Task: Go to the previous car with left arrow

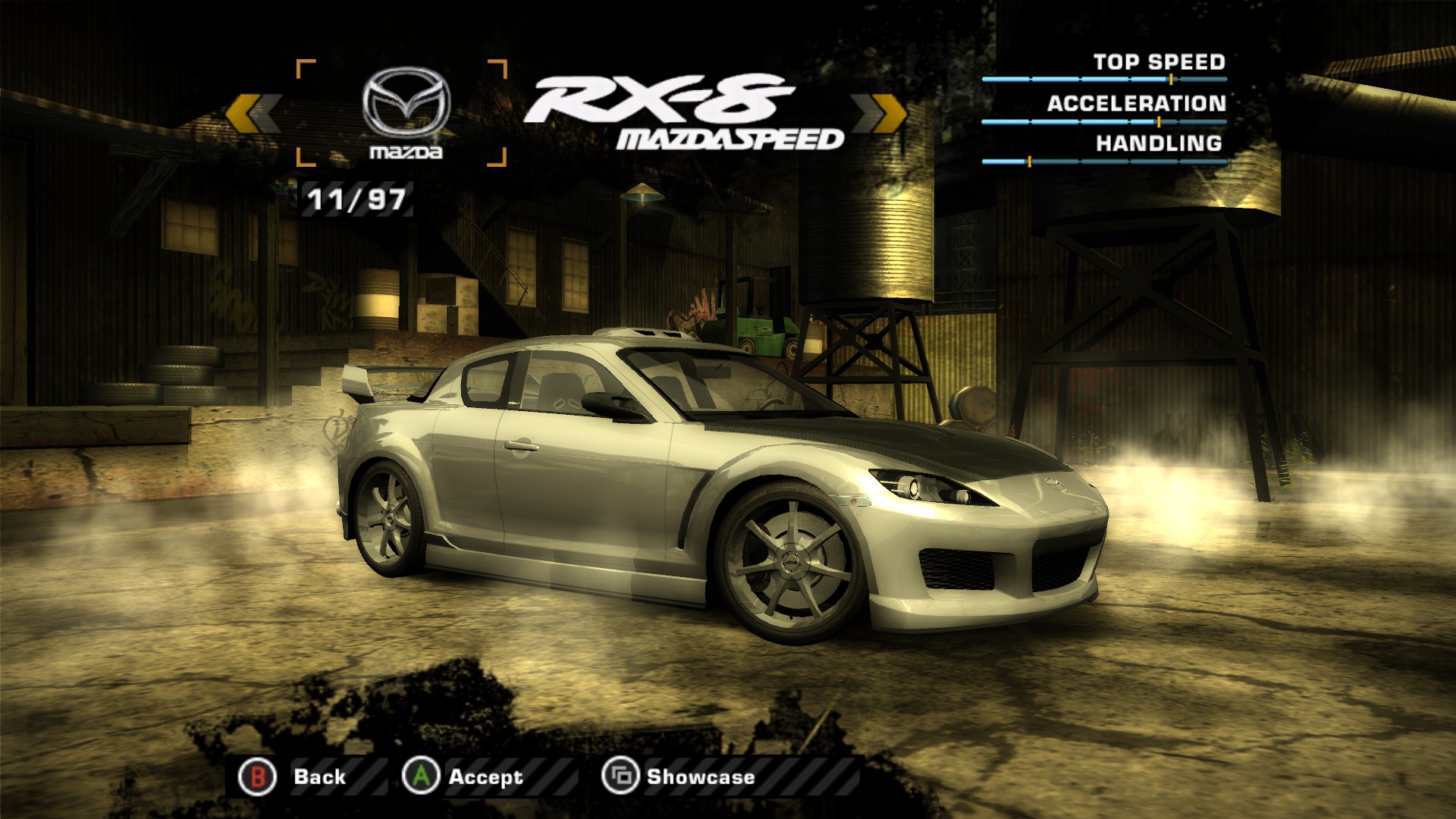Action: [253, 114]
